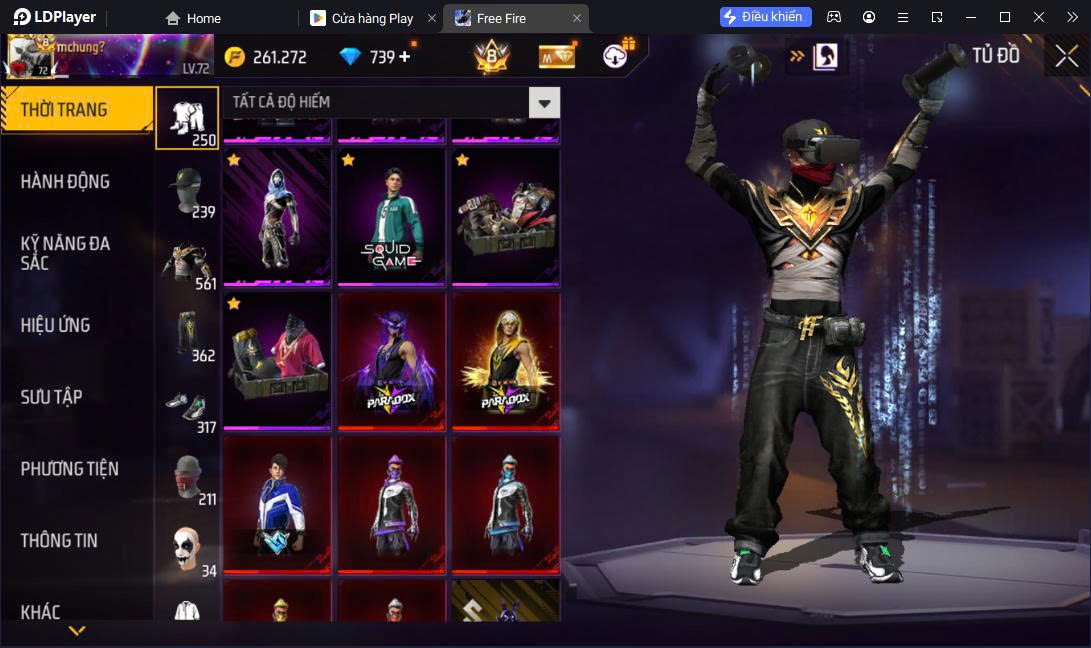Close the Tủ Đồ wardrobe screen
Screen dimensions: 1091x648
coord(1066,56)
